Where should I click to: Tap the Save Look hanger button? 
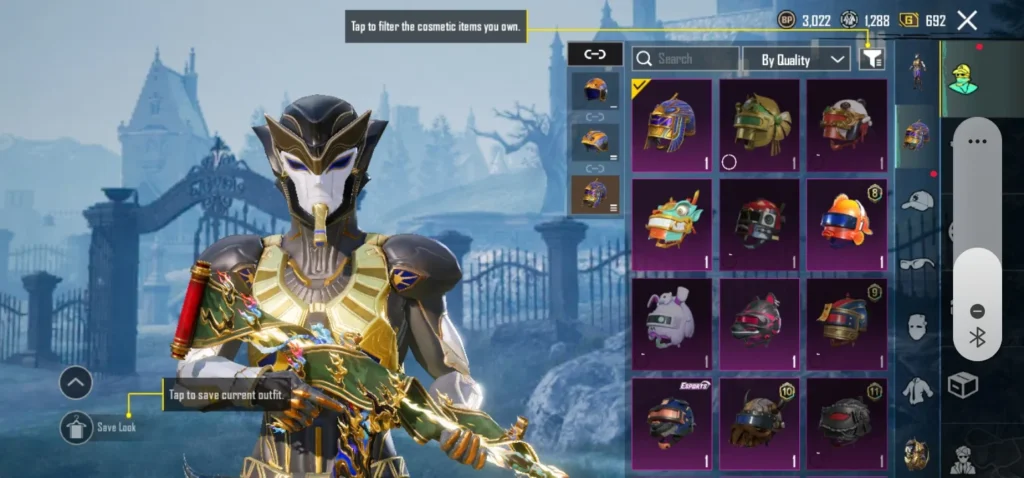[76, 427]
